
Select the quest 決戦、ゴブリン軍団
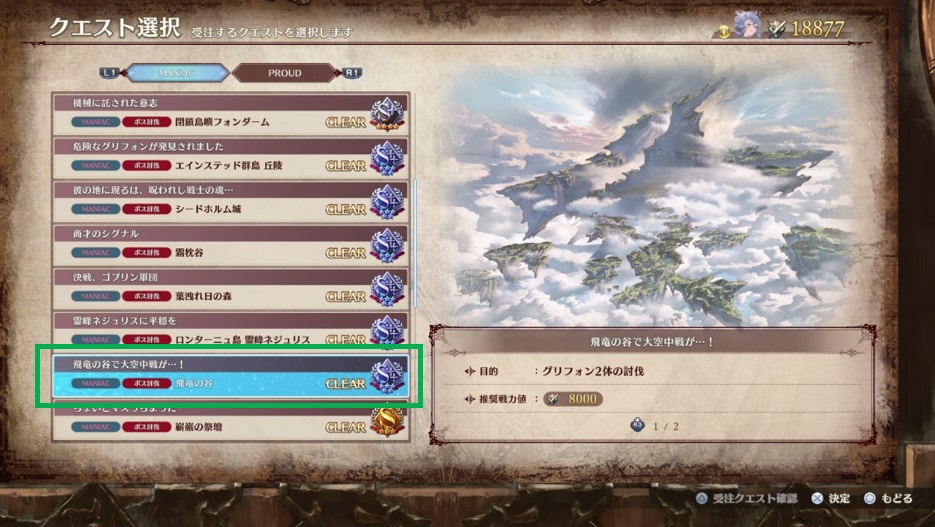(230, 287)
